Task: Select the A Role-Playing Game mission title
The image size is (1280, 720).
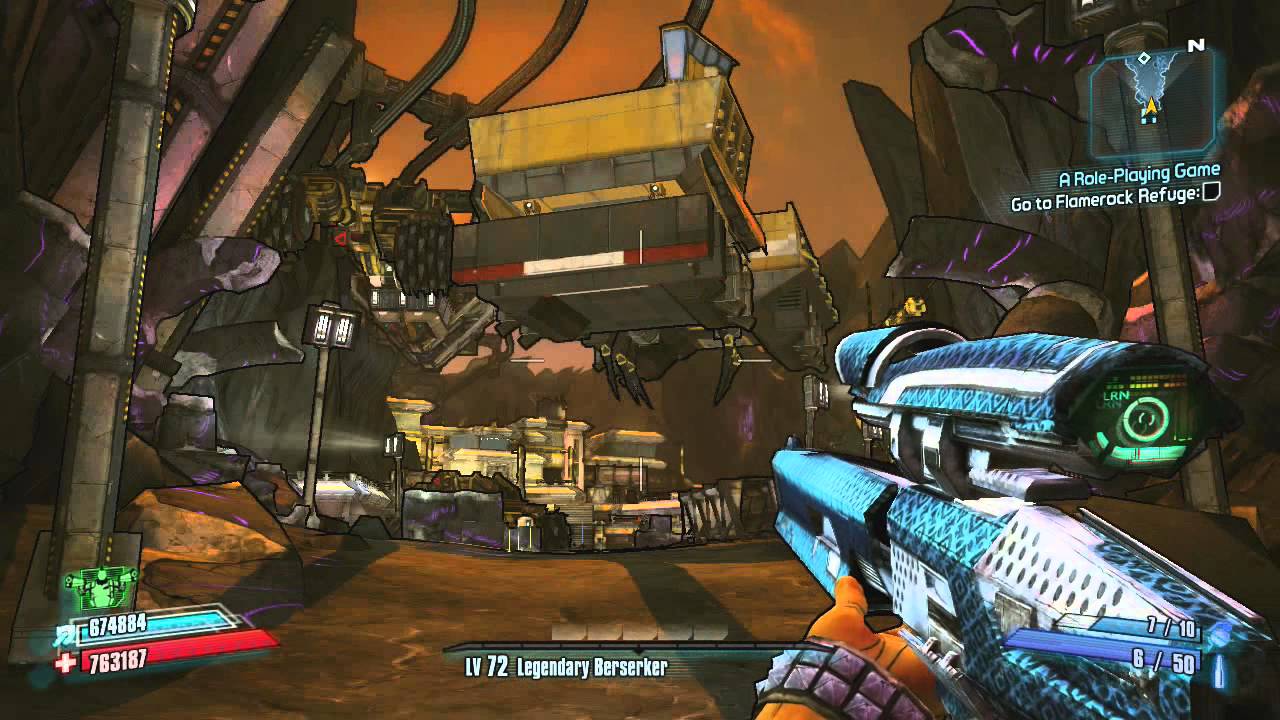Action: coord(1139,178)
